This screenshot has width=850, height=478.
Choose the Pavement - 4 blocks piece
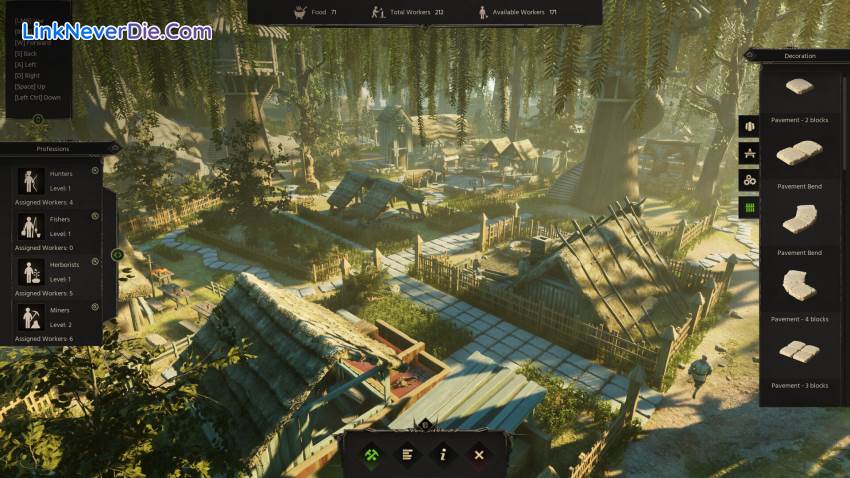799,289
